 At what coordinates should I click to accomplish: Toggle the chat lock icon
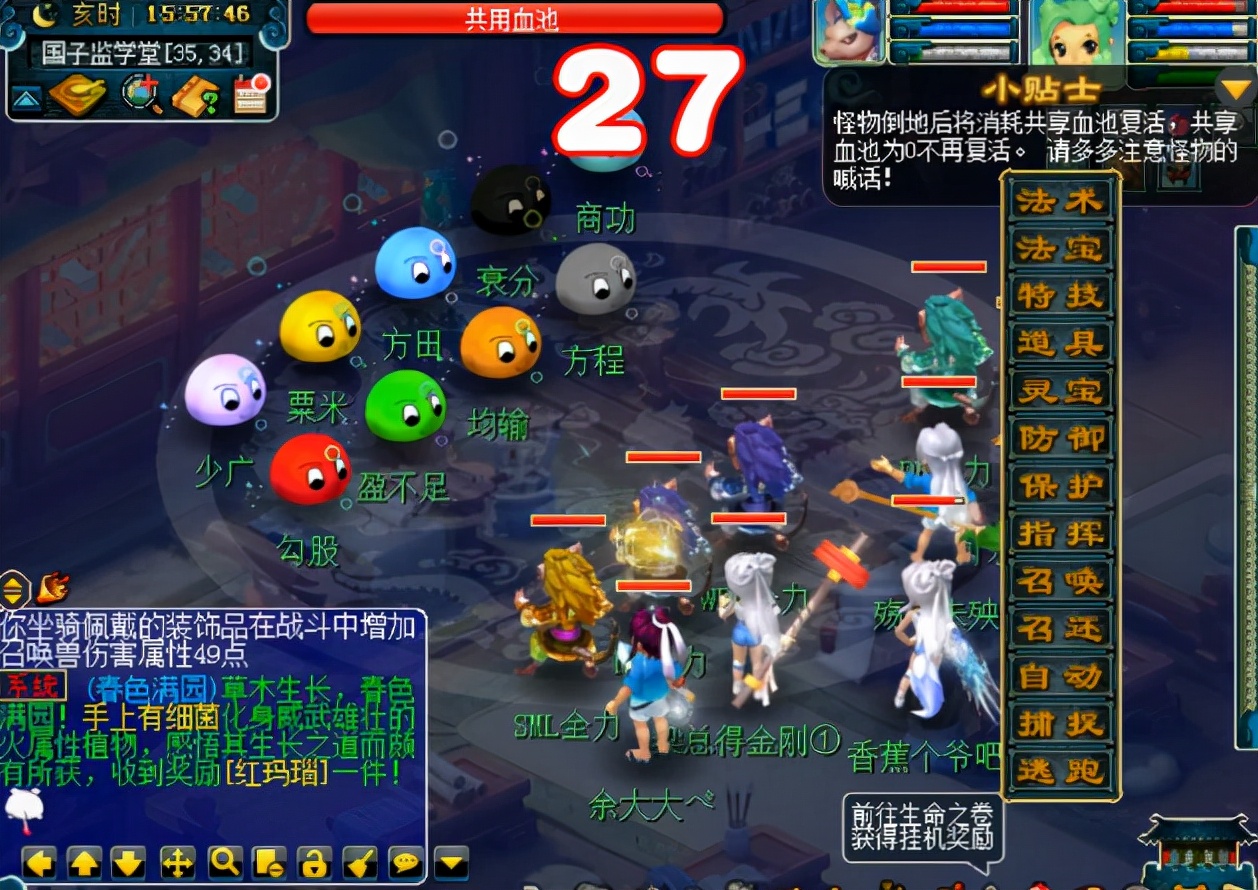[x=314, y=862]
